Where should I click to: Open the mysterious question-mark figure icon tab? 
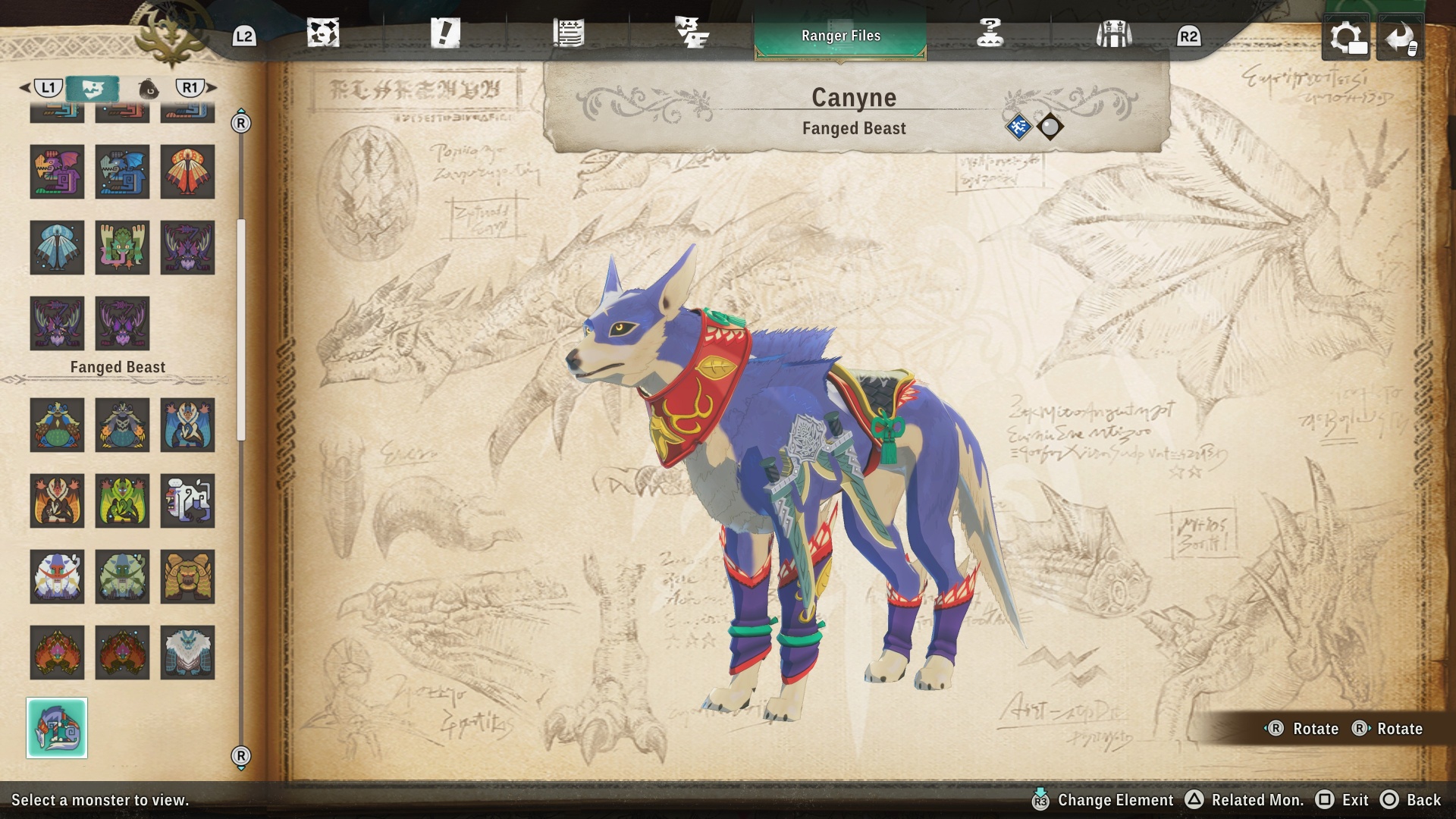[x=990, y=33]
